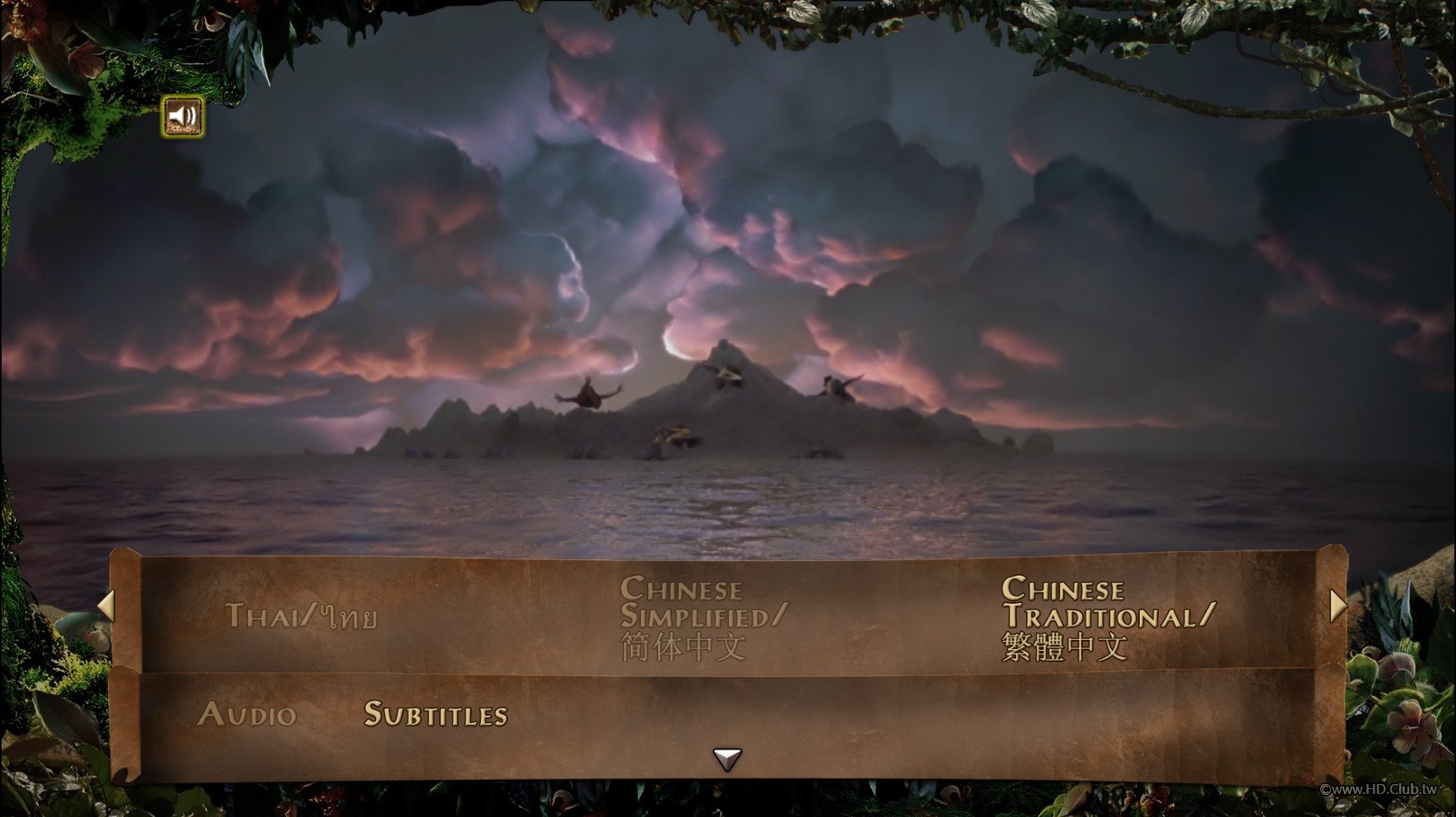The width and height of the screenshot is (1456, 817).
Task: Show more languages with right arrow
Action: (1337, 605)
